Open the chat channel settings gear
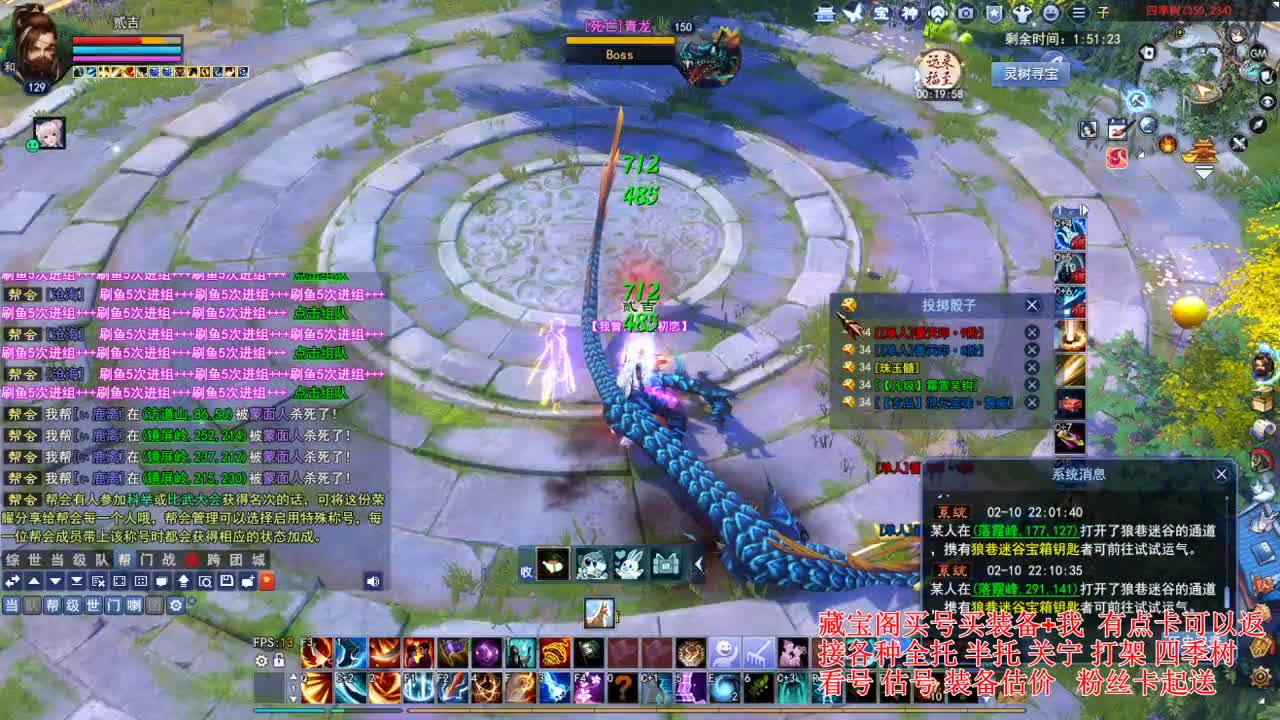 coord(176,605)
